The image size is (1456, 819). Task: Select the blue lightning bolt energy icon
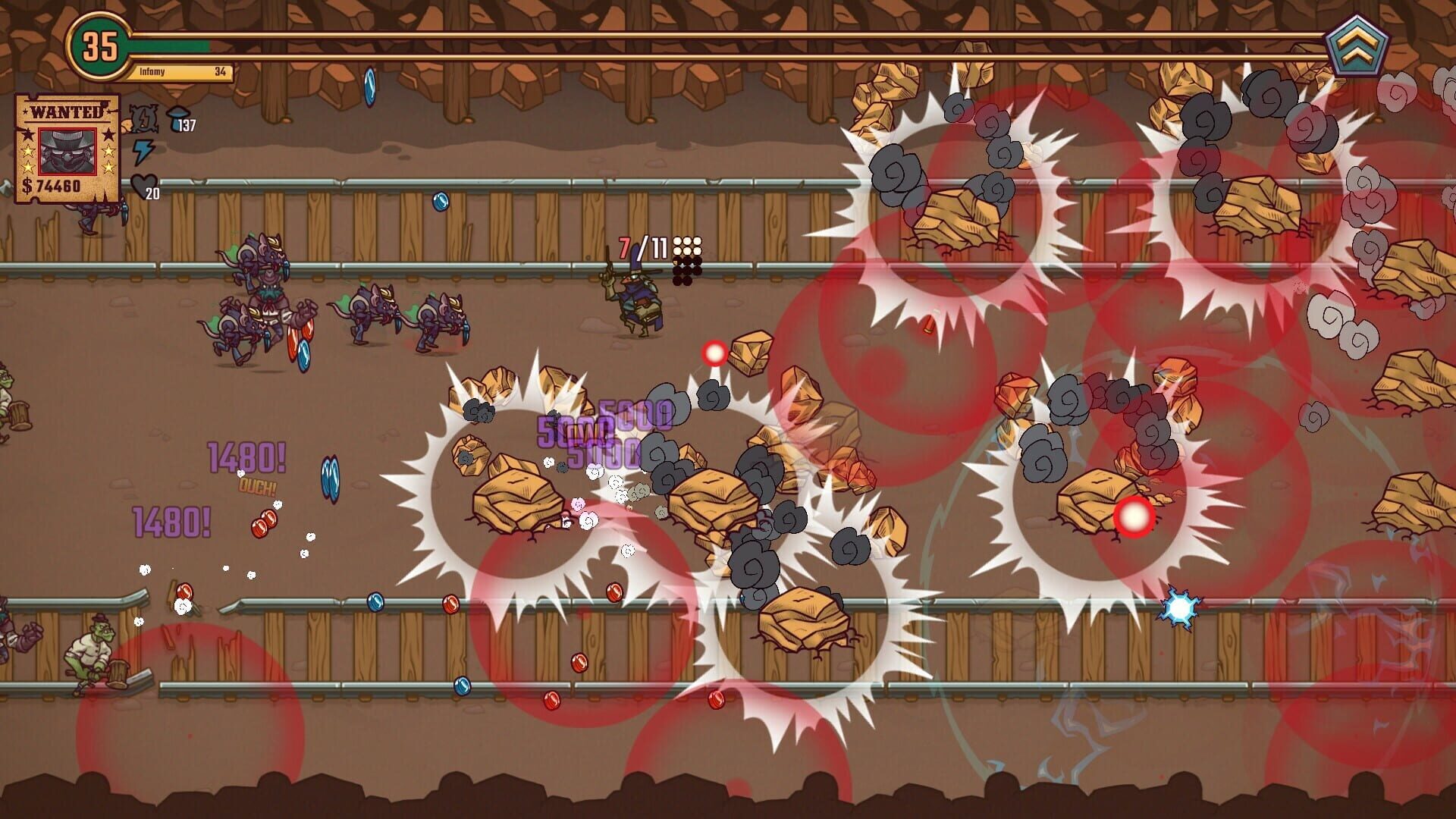coord(143,151)
